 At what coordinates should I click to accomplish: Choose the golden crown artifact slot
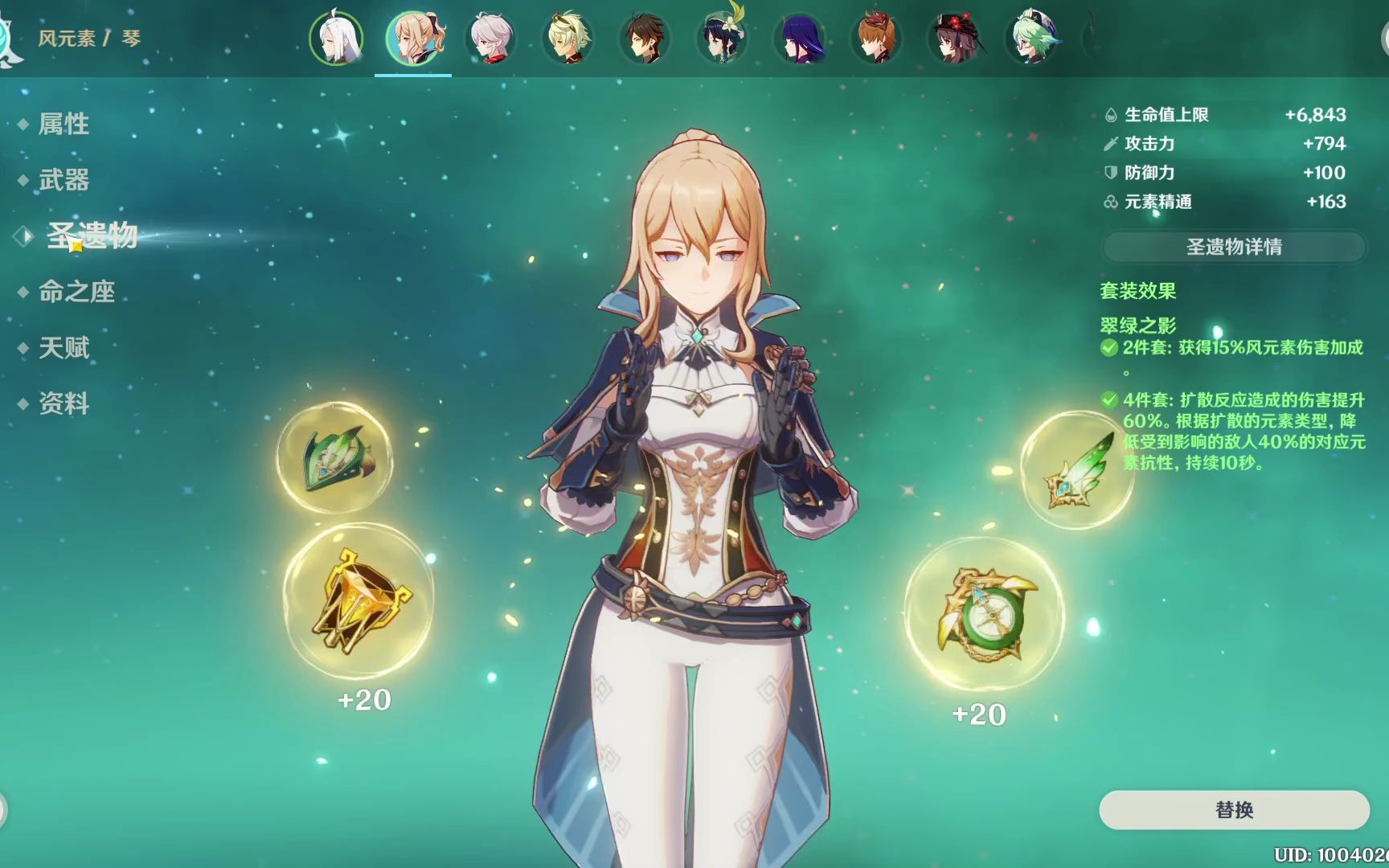[x=359, y=599]
